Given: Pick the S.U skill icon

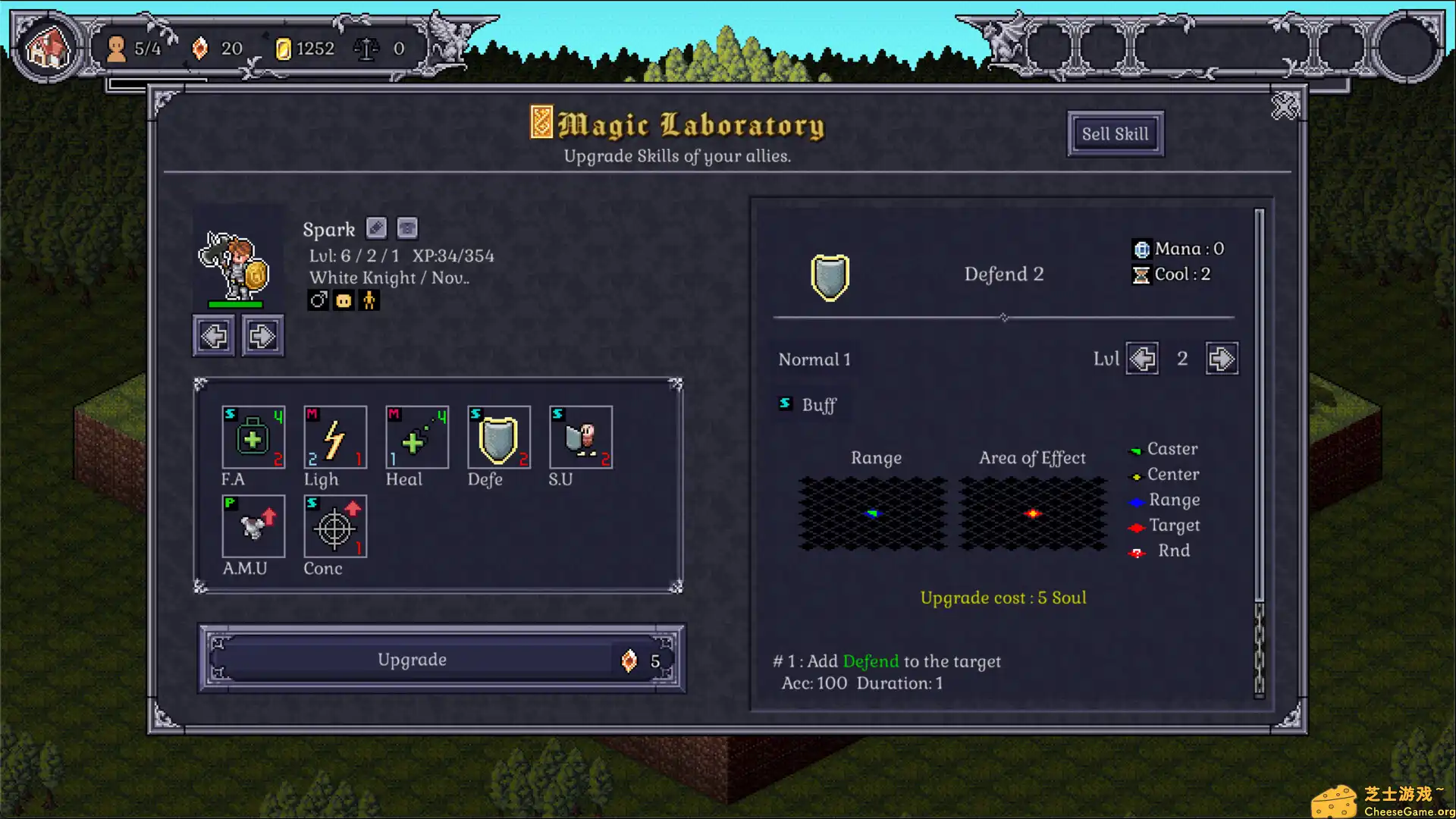Looking at the screenshot, I should pyautogui.click(x=581, y=438).
